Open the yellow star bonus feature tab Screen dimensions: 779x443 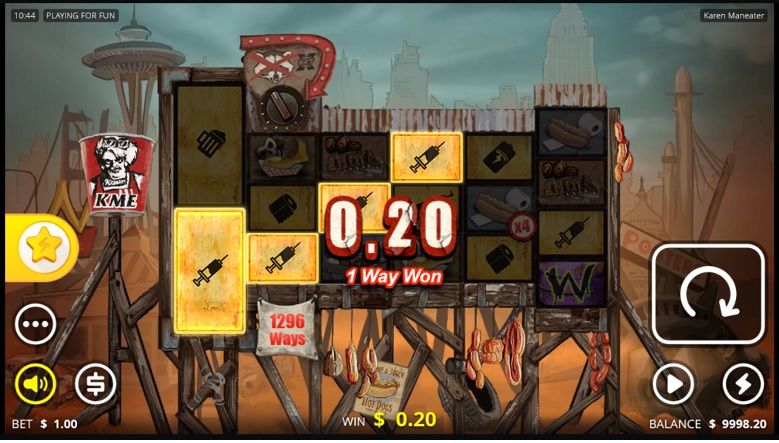click(43, 246)
